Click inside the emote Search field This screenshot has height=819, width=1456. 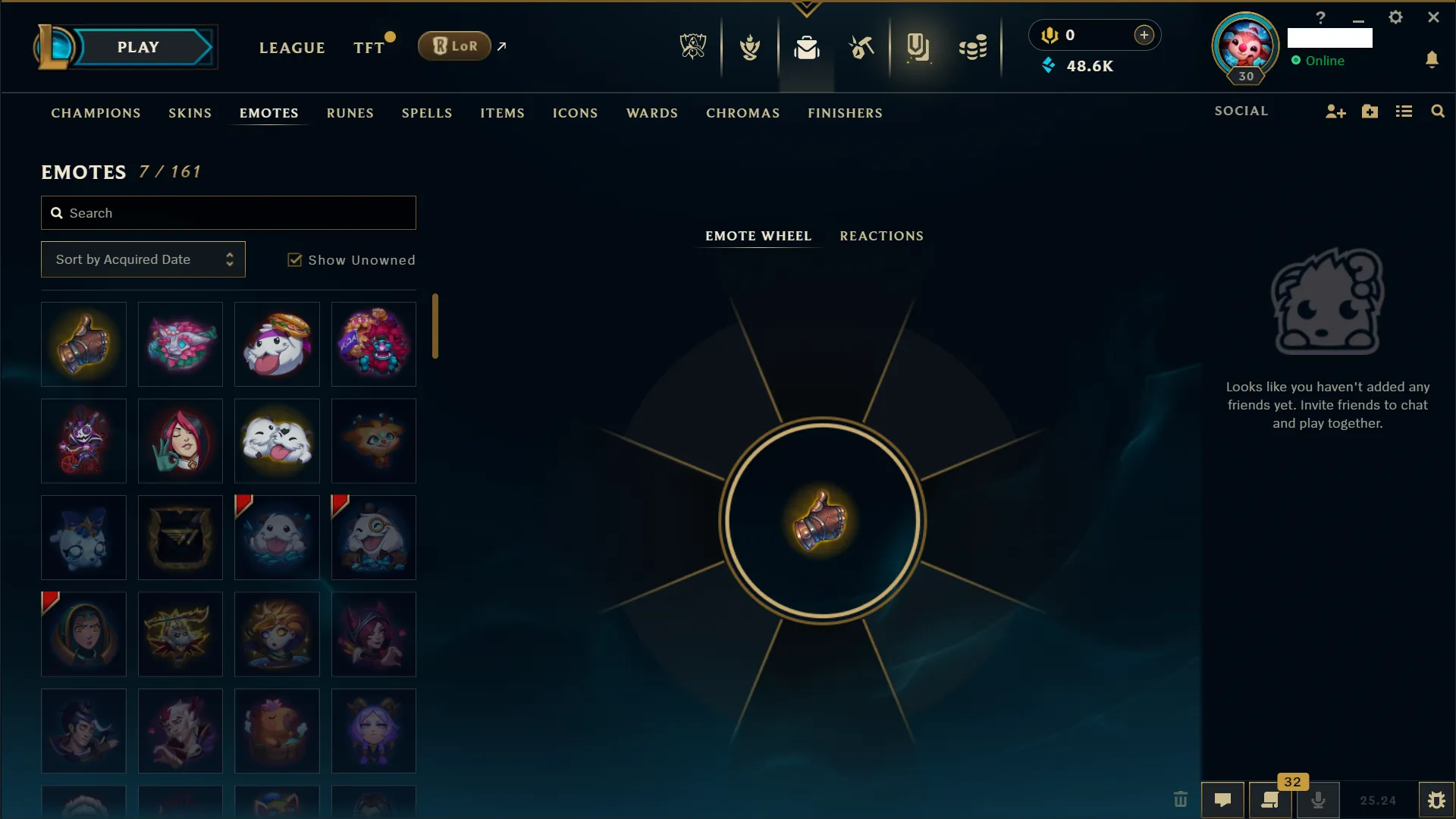pyautogui.click(x=227, y=213)
